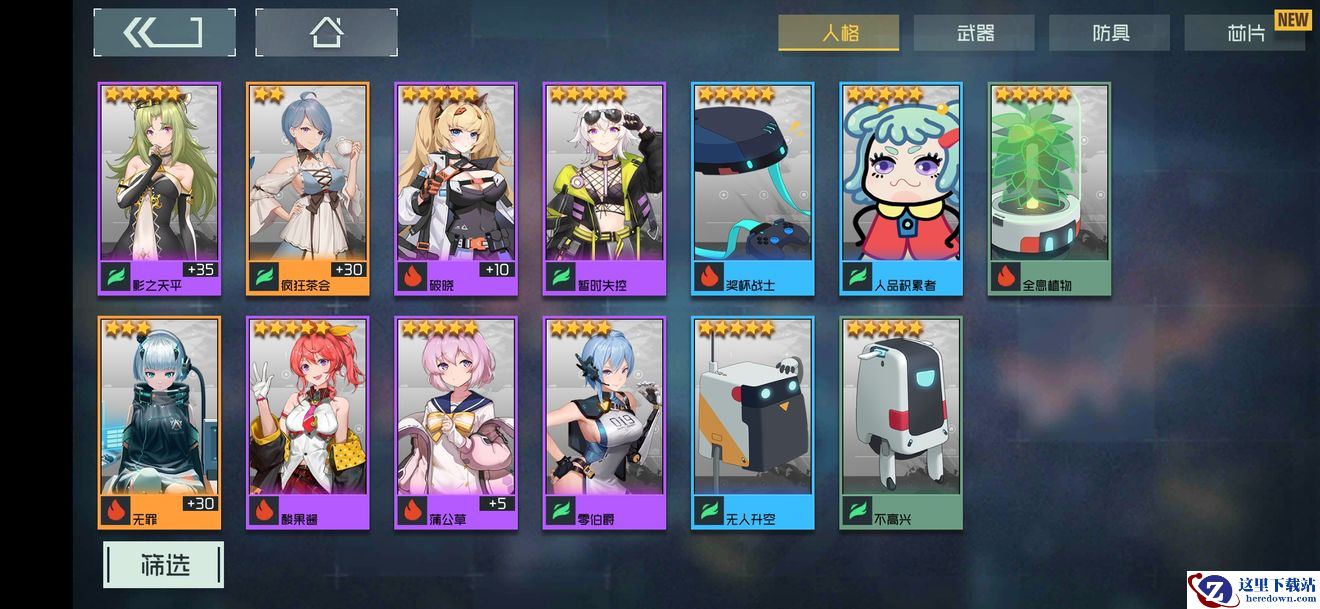Choose the 不高兴 card
Image resolution: width=1320 pixels, height=609 pixels.
pos(900,422)
